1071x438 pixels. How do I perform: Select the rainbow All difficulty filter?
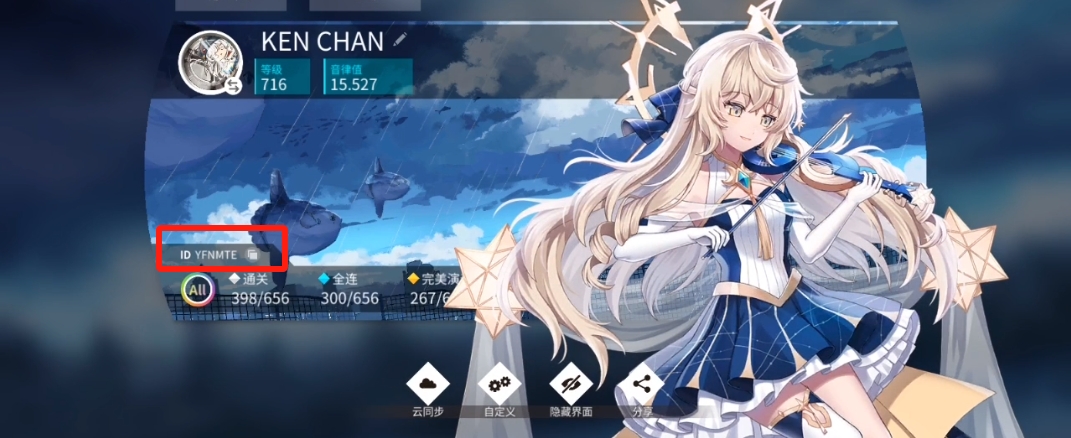[199, 292]
